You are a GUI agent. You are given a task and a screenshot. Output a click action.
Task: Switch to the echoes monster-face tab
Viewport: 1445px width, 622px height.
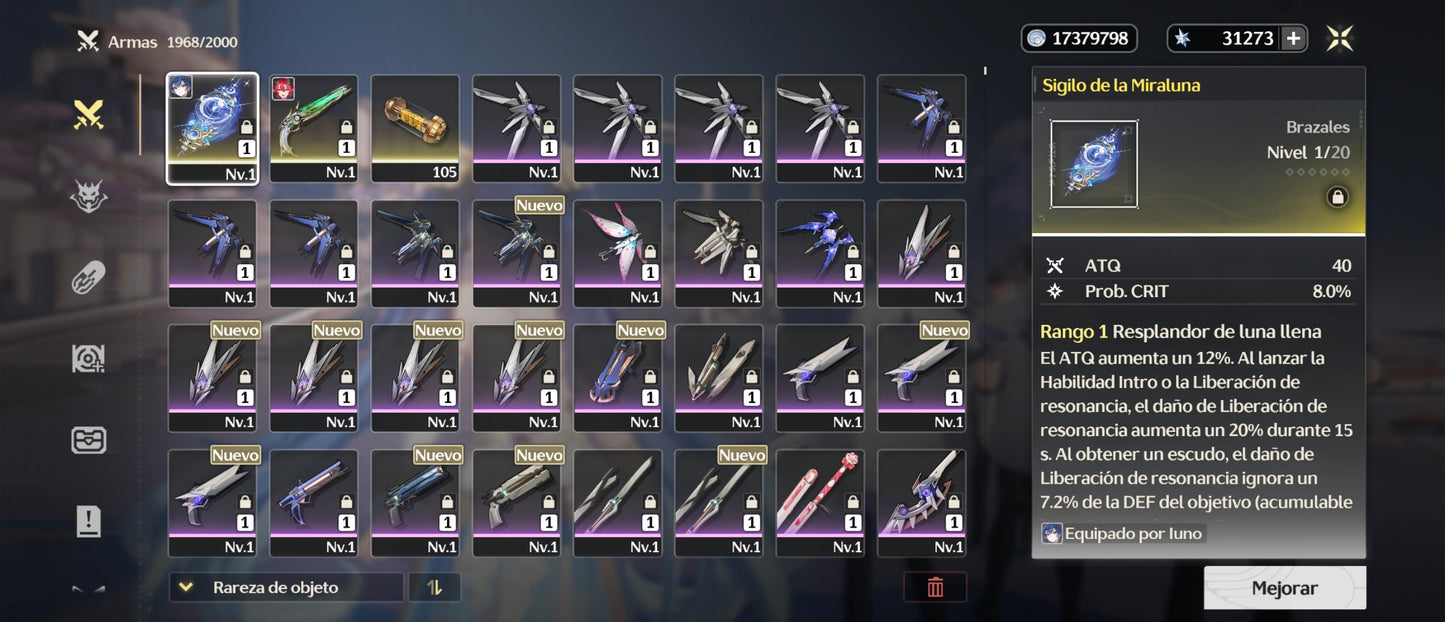tap(89, 197)
